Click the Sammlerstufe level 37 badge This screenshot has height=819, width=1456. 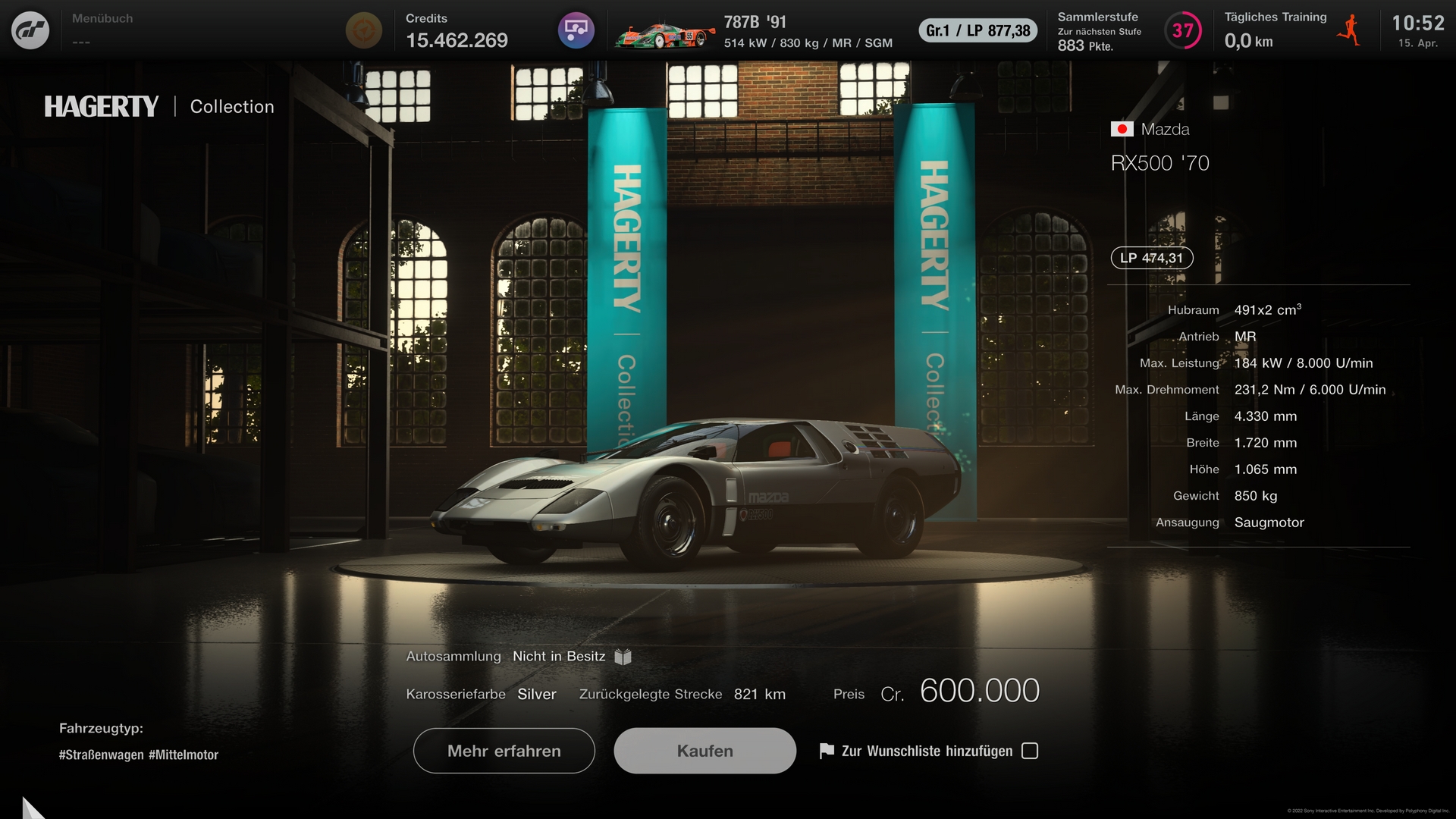[1183, 31]
